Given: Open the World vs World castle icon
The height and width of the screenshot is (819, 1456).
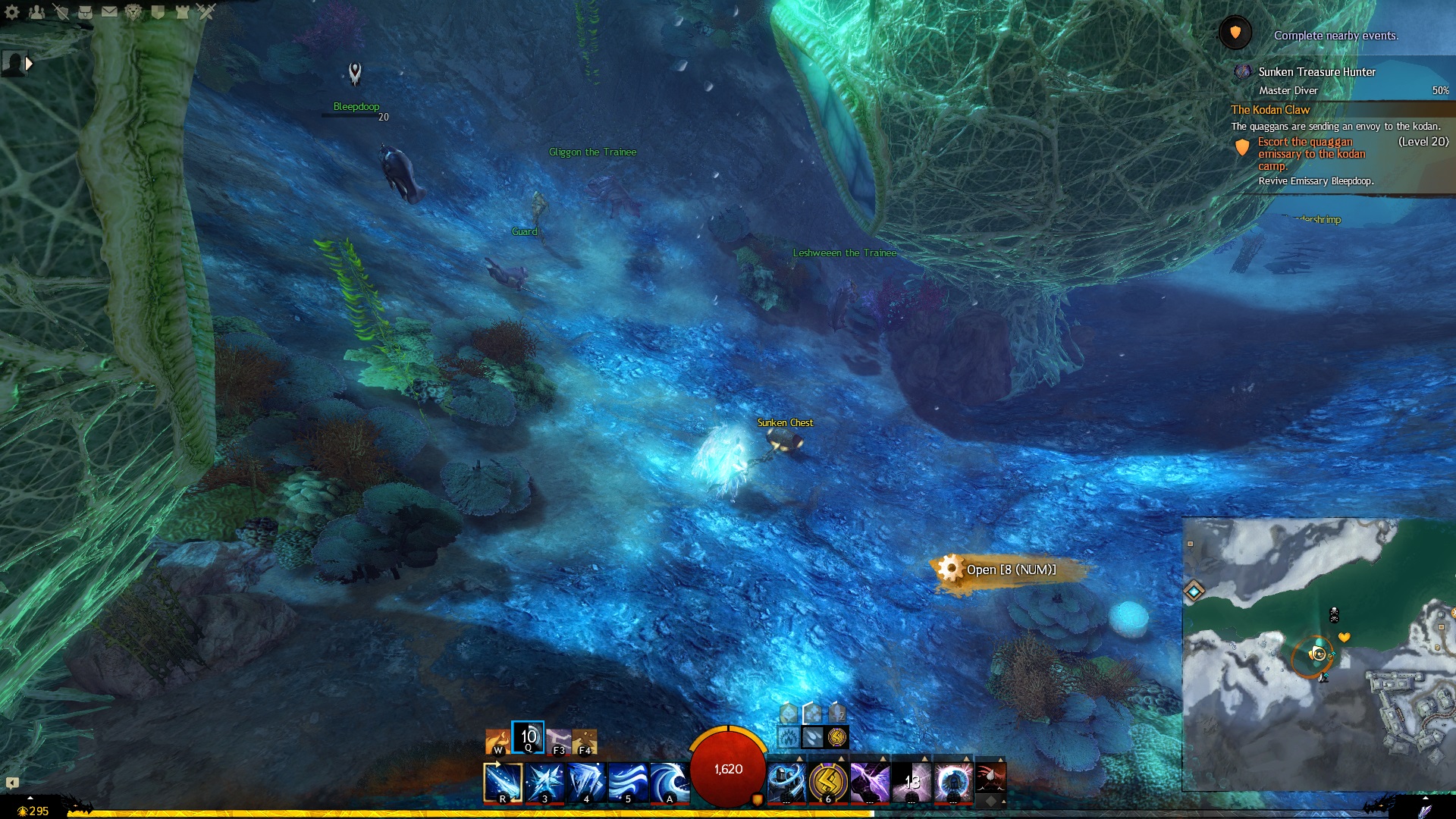Looking at the screenshot, I should (x=182, y=11).
